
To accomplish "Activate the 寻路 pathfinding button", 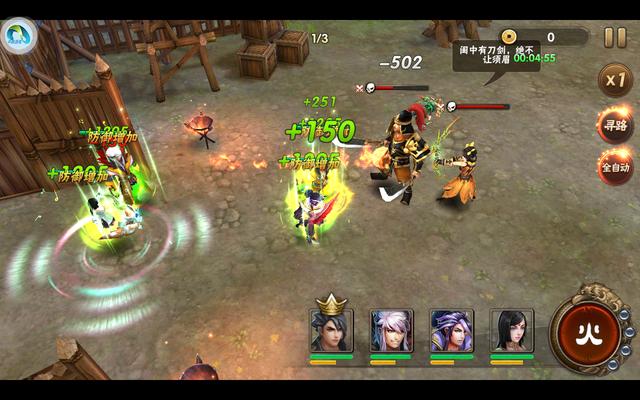I will click(x=614, y=126).
